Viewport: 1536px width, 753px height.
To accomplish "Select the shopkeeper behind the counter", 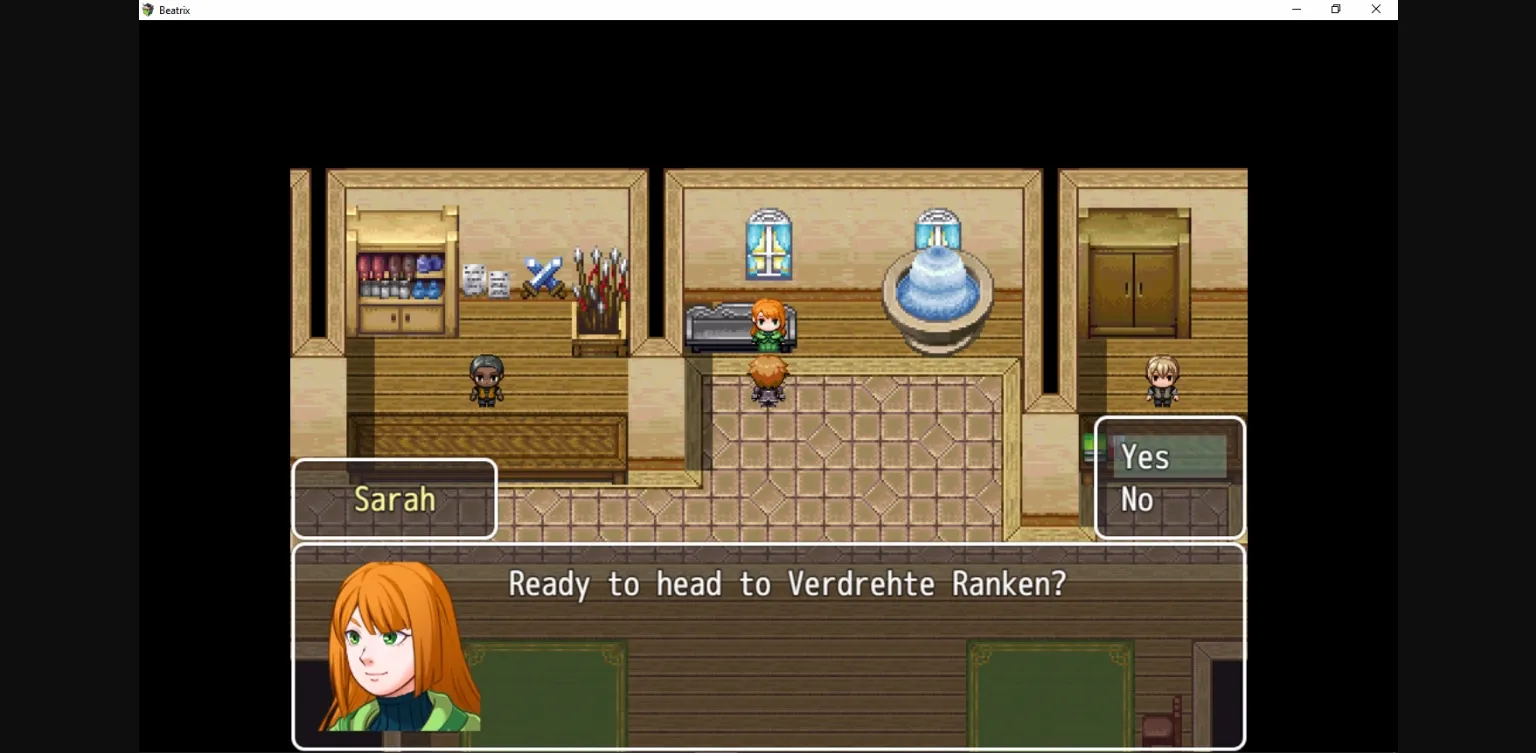I will click(x=488, y=380).
